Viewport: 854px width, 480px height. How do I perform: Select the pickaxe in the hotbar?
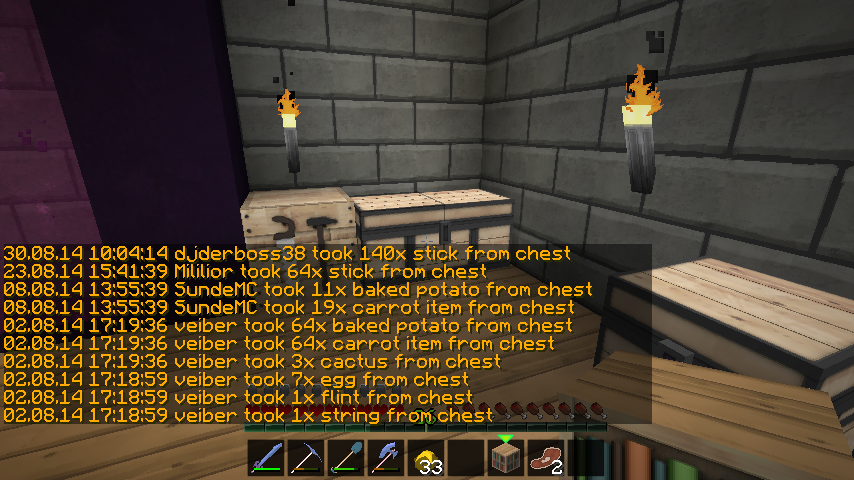click(x=305, y=459)
